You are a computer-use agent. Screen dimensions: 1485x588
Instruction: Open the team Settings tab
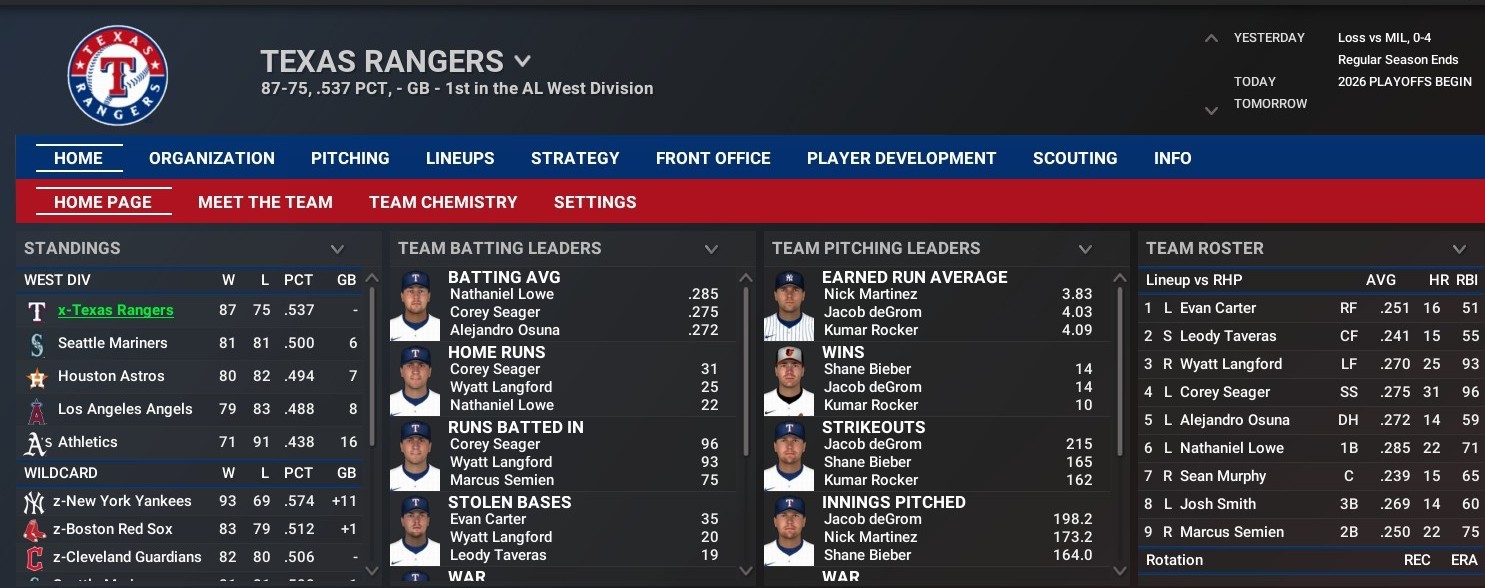click(595, 202)
